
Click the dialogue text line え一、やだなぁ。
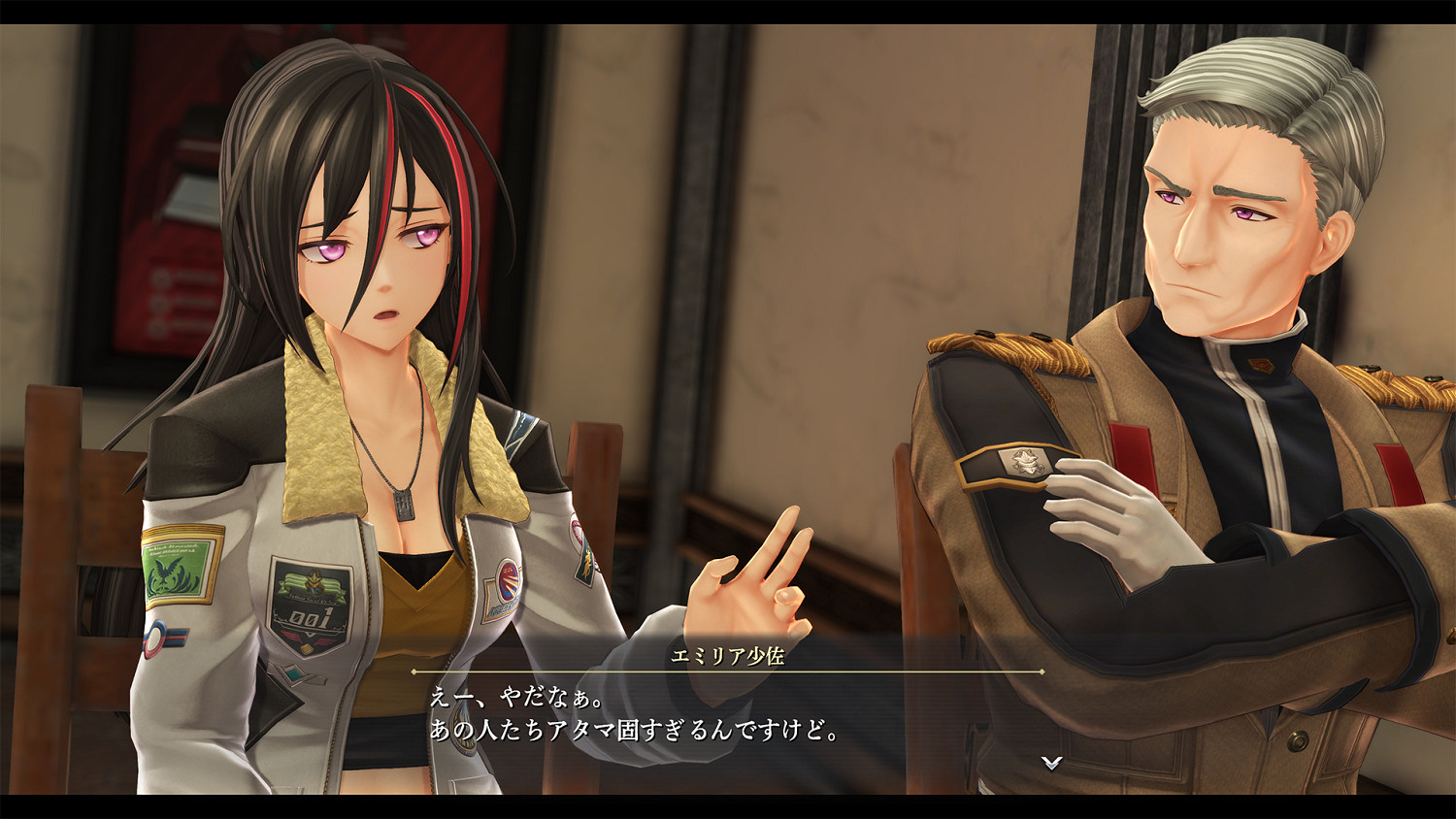point(514,697)
